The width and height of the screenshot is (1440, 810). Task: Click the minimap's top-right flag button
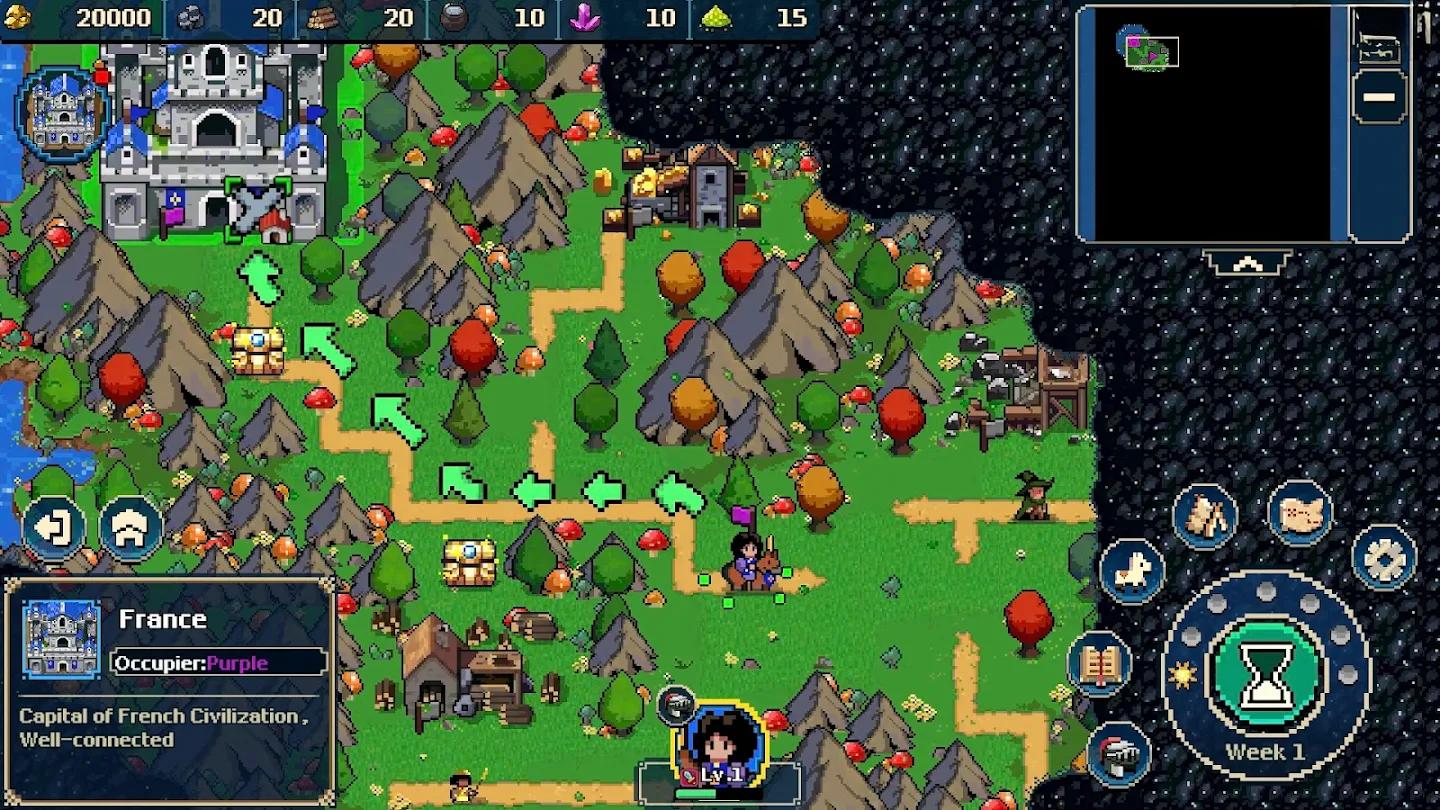tap(1380, 38)
